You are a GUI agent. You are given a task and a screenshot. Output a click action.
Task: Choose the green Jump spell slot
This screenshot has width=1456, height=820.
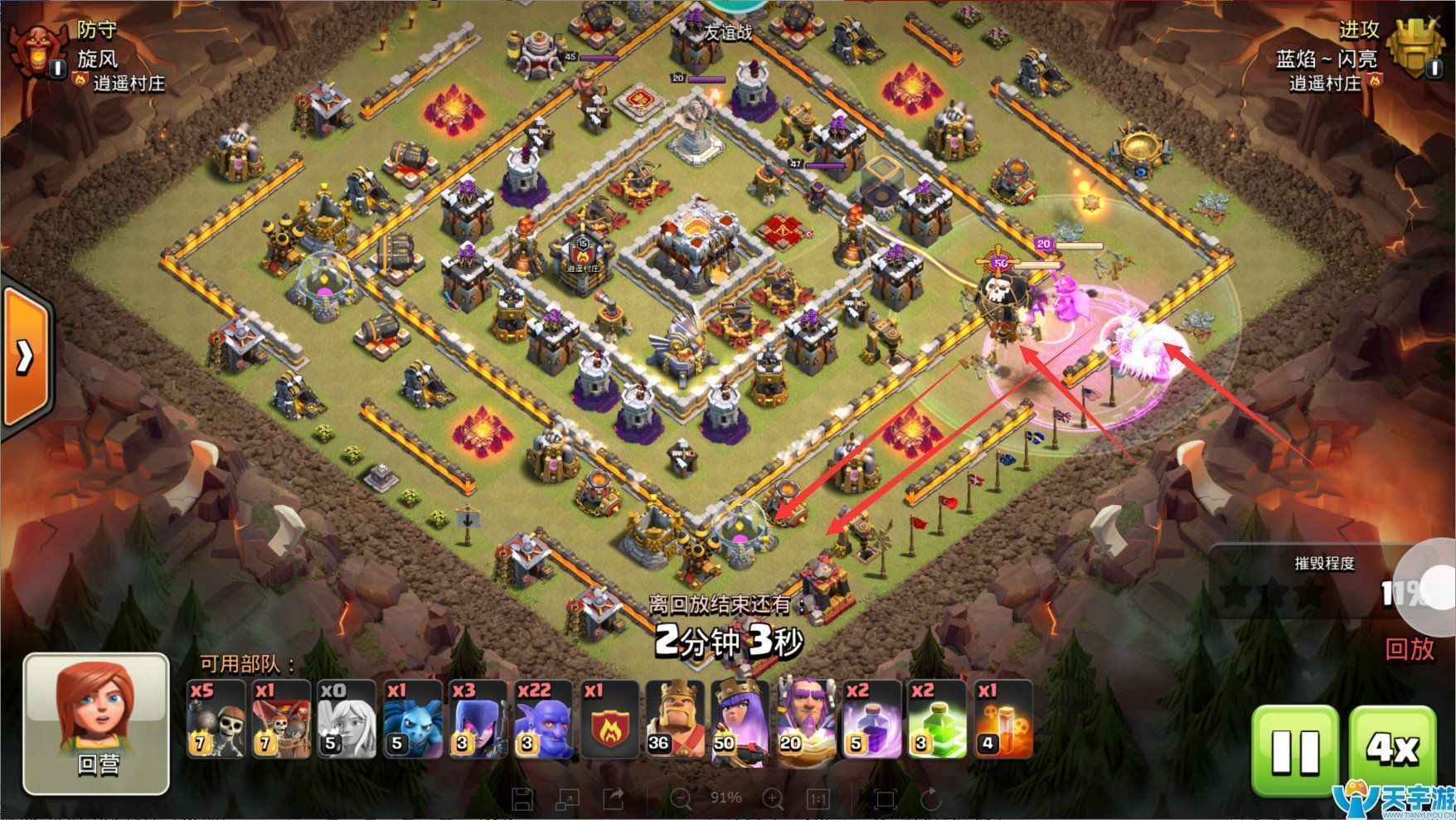click(936, 719)
